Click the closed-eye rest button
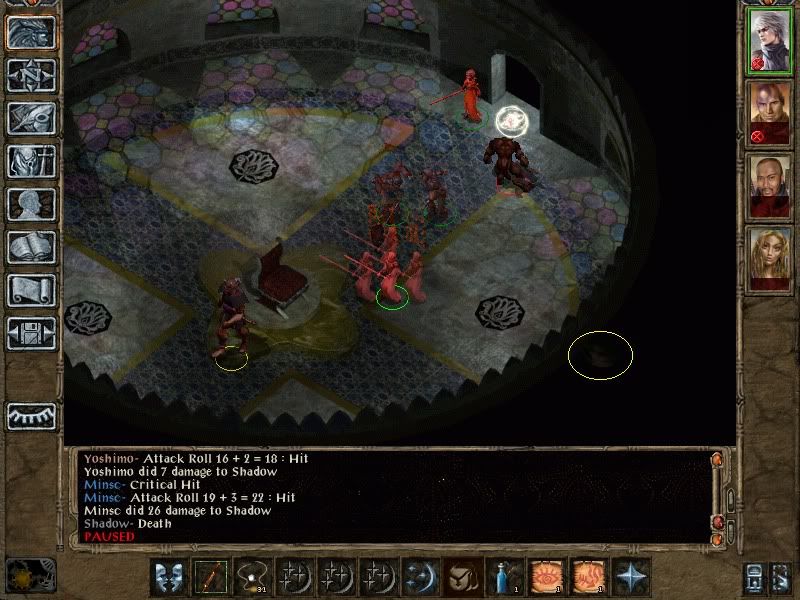The height and width of the screenshot is (600, 800). point(31,416)
